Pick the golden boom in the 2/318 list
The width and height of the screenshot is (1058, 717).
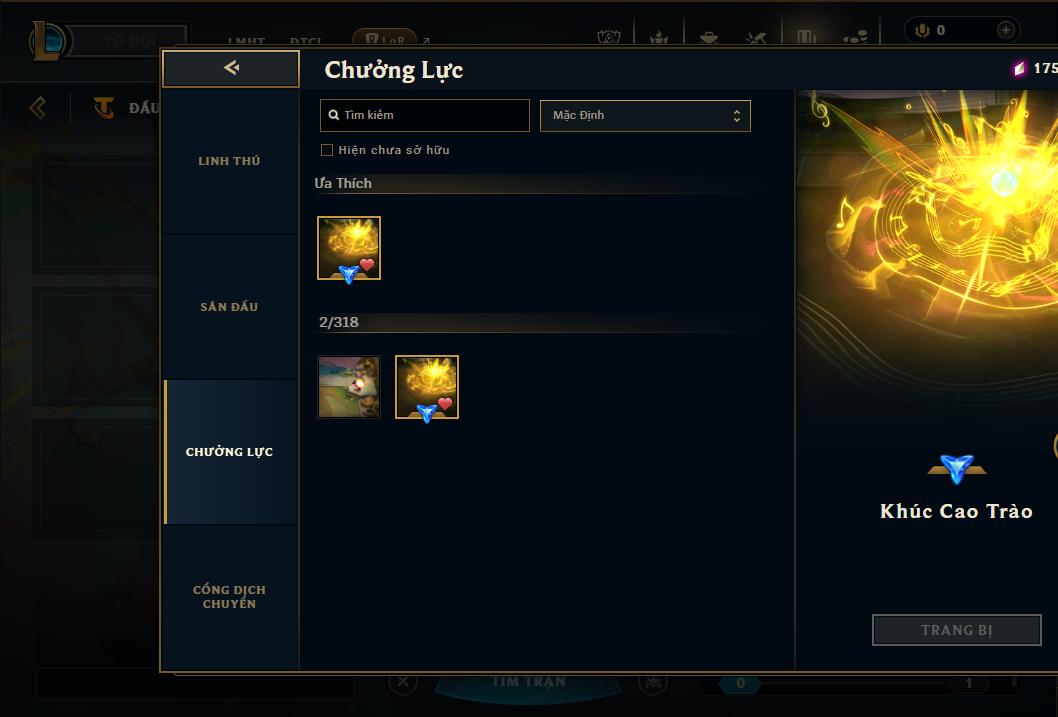[x=427, y=387]
